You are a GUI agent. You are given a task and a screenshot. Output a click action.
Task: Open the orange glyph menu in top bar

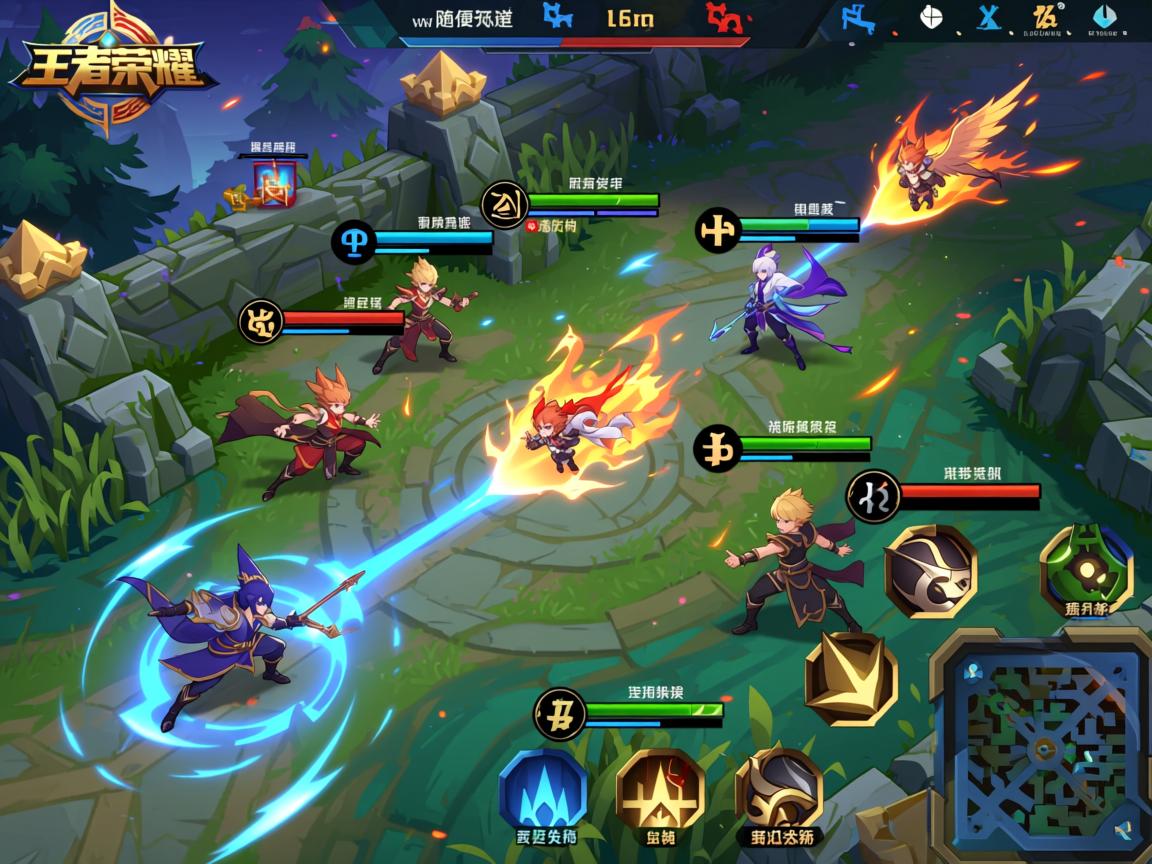point(1046,18)
